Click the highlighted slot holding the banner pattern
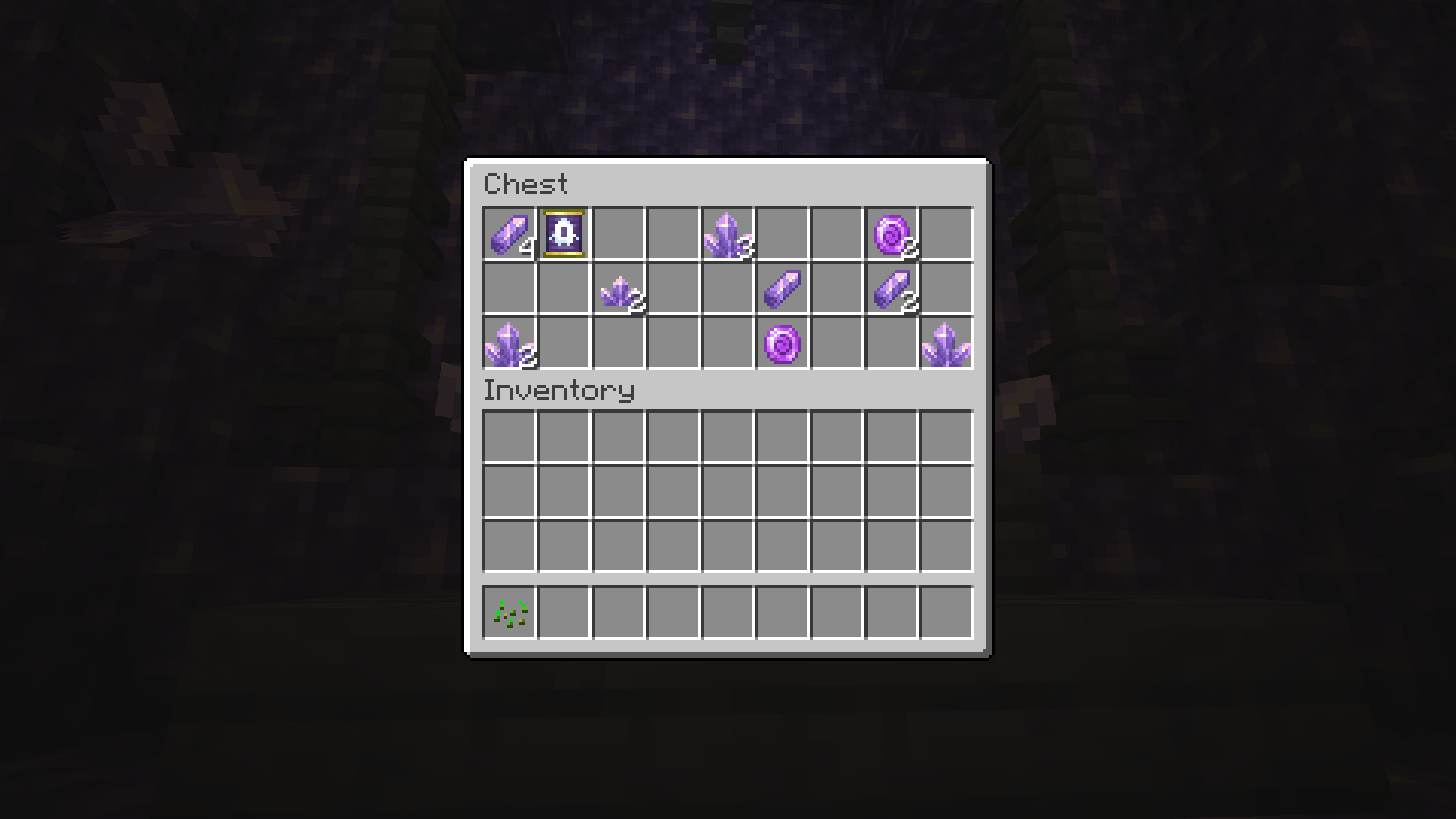This screenshot has height=819, width=1456. pos(563,234)
